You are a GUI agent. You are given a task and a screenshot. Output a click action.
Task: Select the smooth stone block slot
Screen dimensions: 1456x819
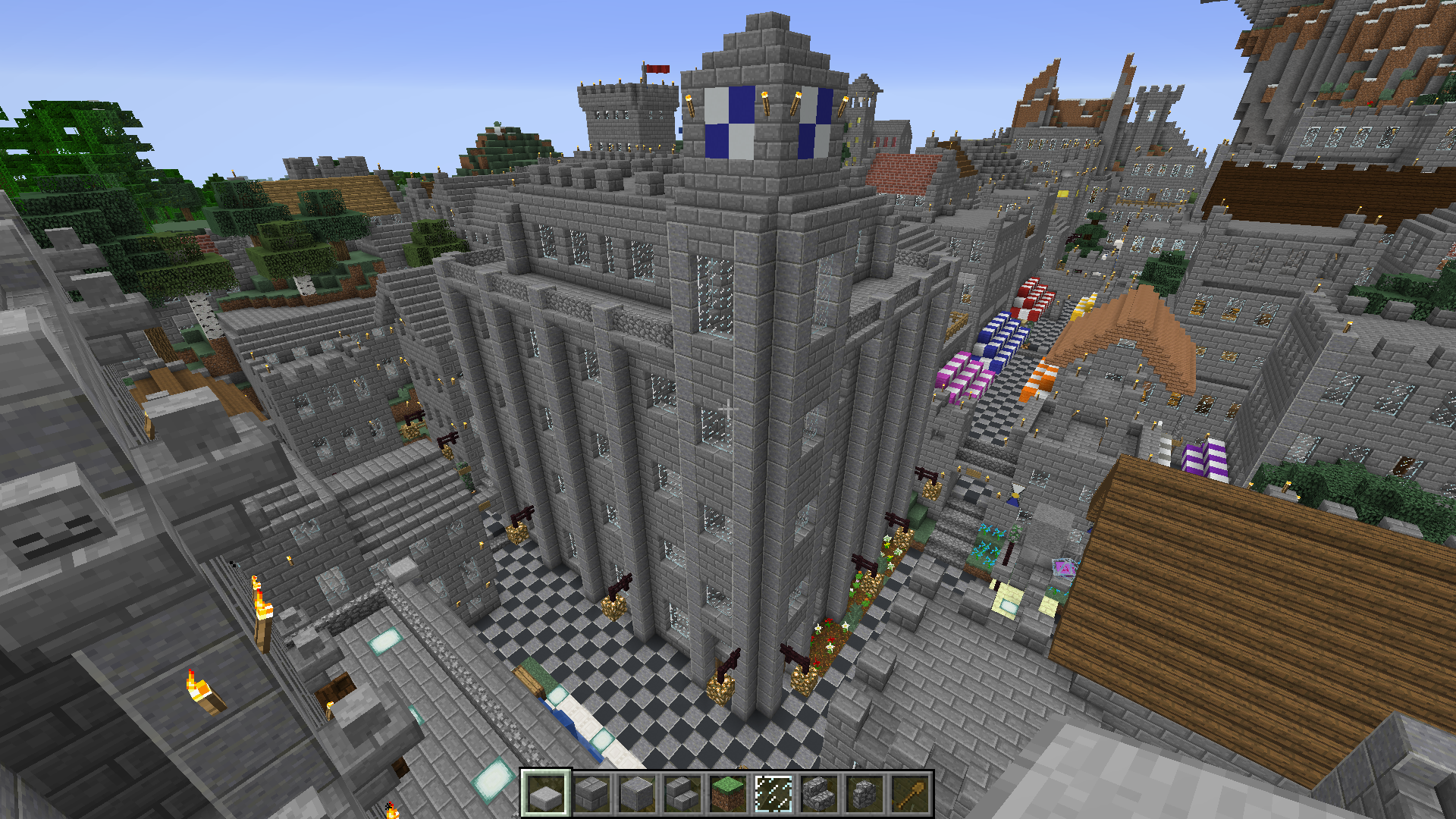click(636, 794)
